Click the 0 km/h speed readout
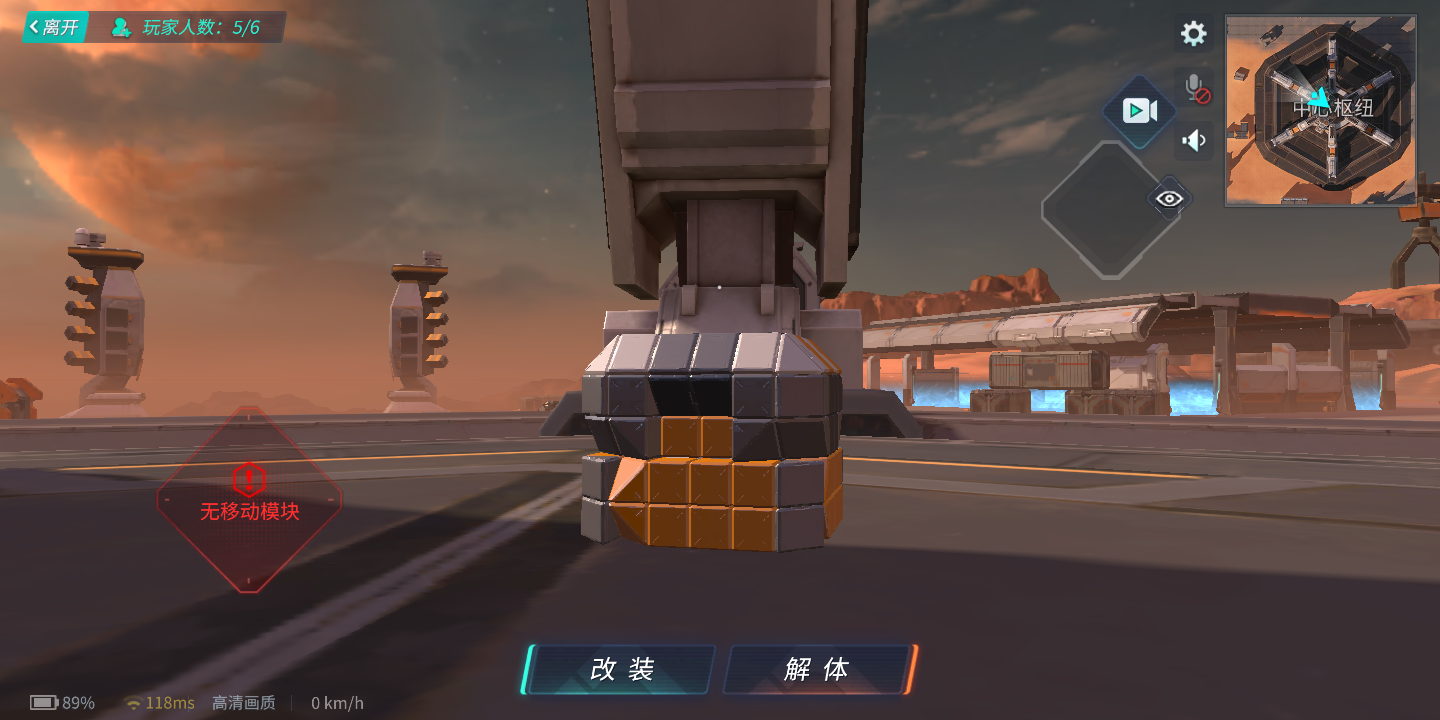 pyautogui.click(x=337, y=703)
